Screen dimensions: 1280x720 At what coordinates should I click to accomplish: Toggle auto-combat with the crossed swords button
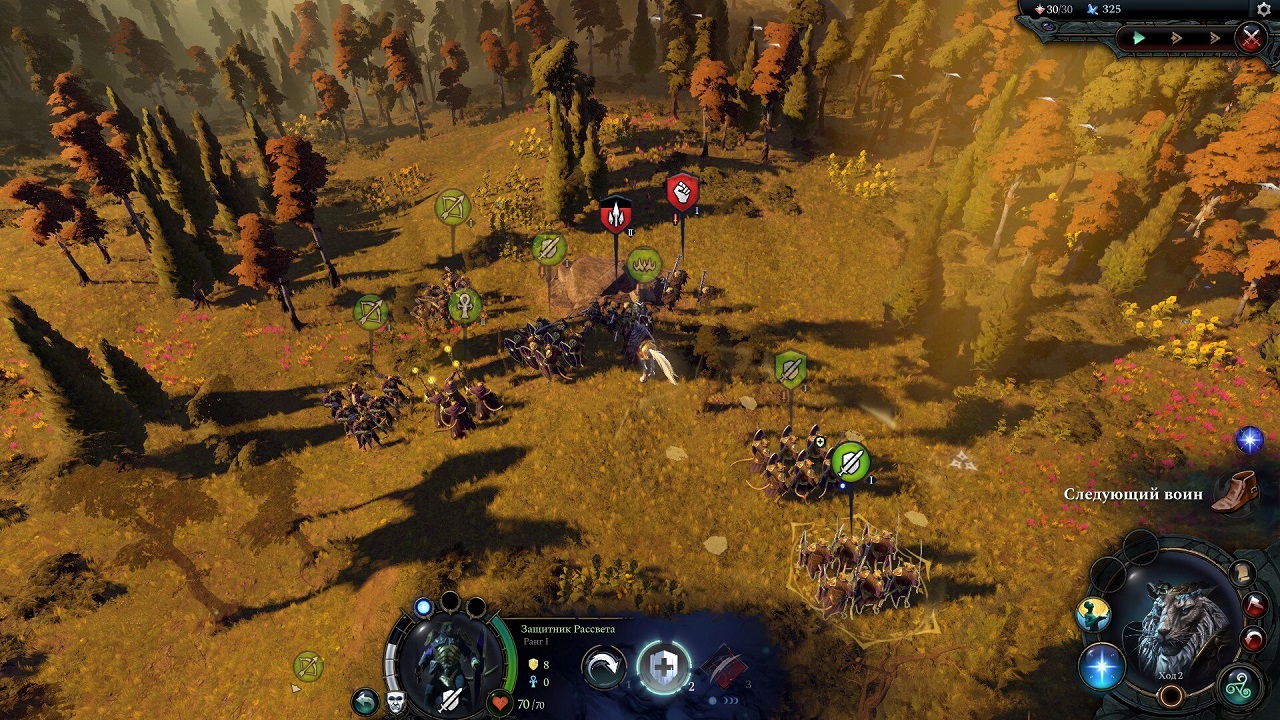tap(1252, 37)
